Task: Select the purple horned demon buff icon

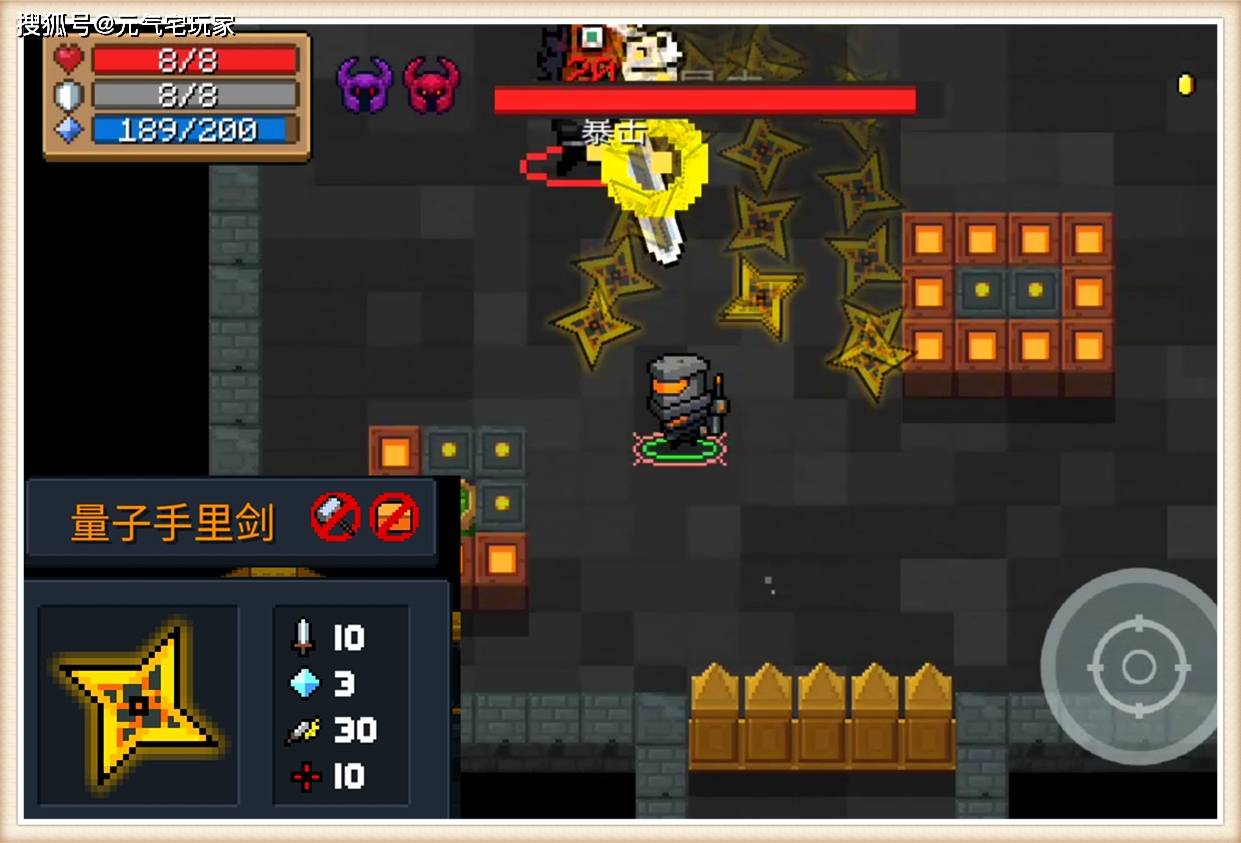Action: [363, 85]
